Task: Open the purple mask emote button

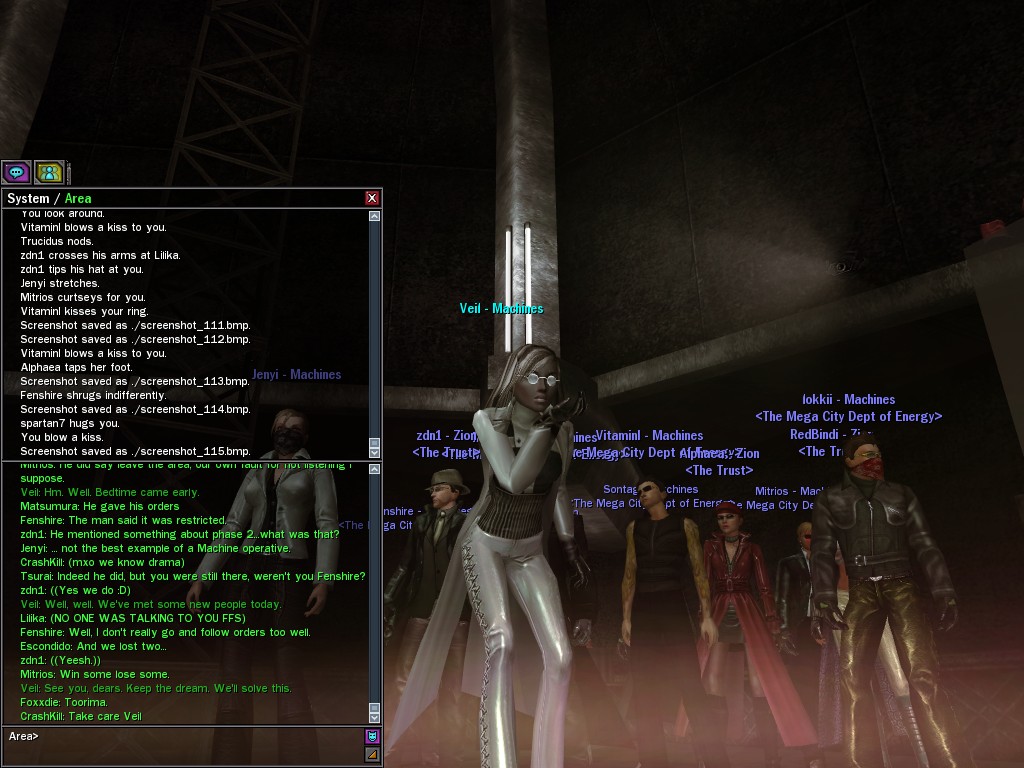Action: [x=372, y=737]
